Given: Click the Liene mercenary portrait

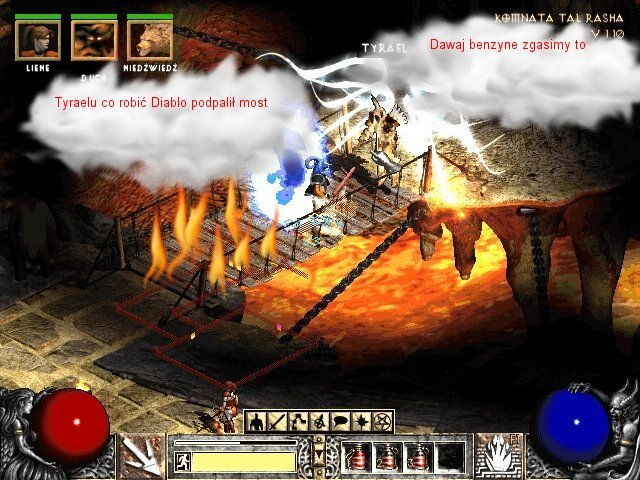Looking at the screenshot, I should pos(38,40).
